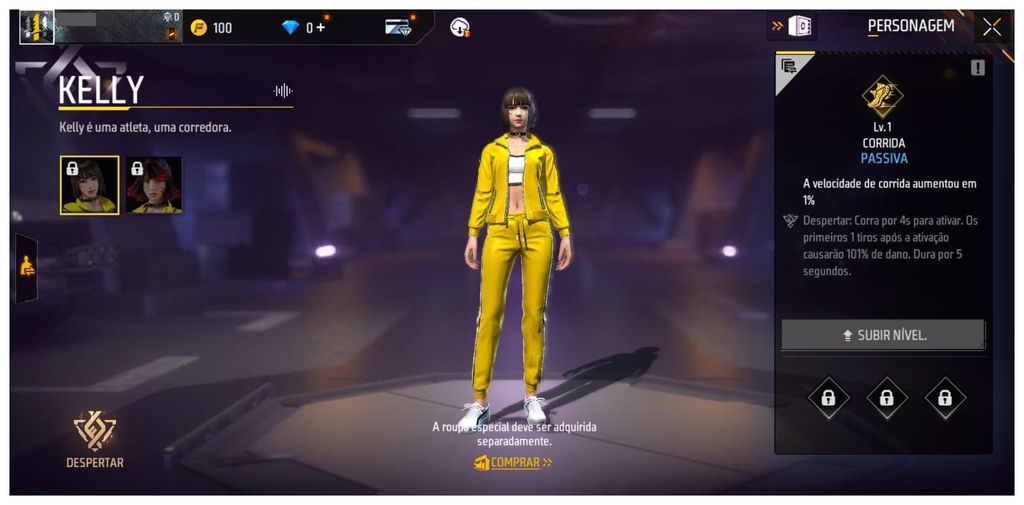Open the player profile avatar
1024x505 pixels.
pos(37,27)
